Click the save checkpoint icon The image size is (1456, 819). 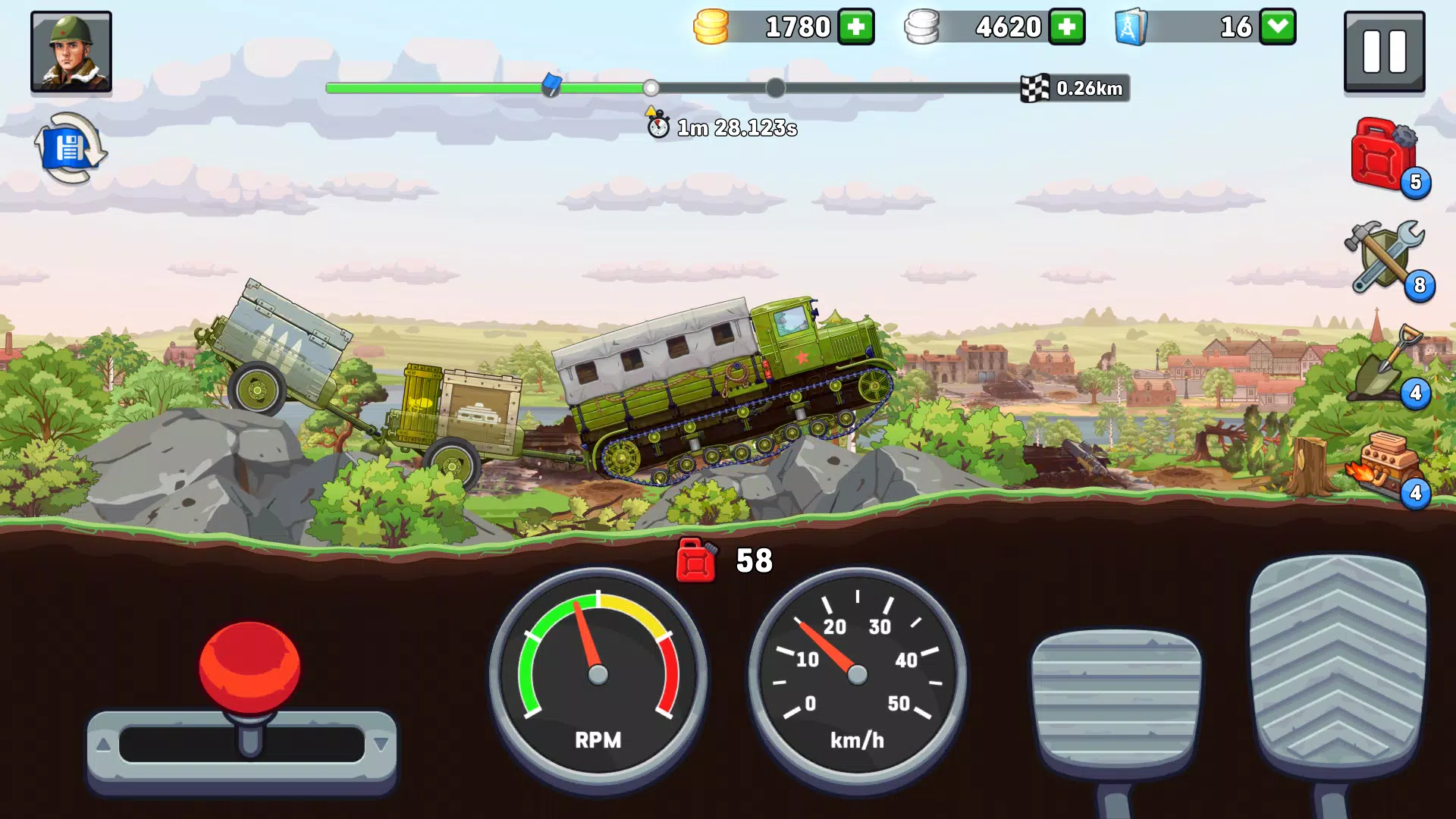click(71, 146)
